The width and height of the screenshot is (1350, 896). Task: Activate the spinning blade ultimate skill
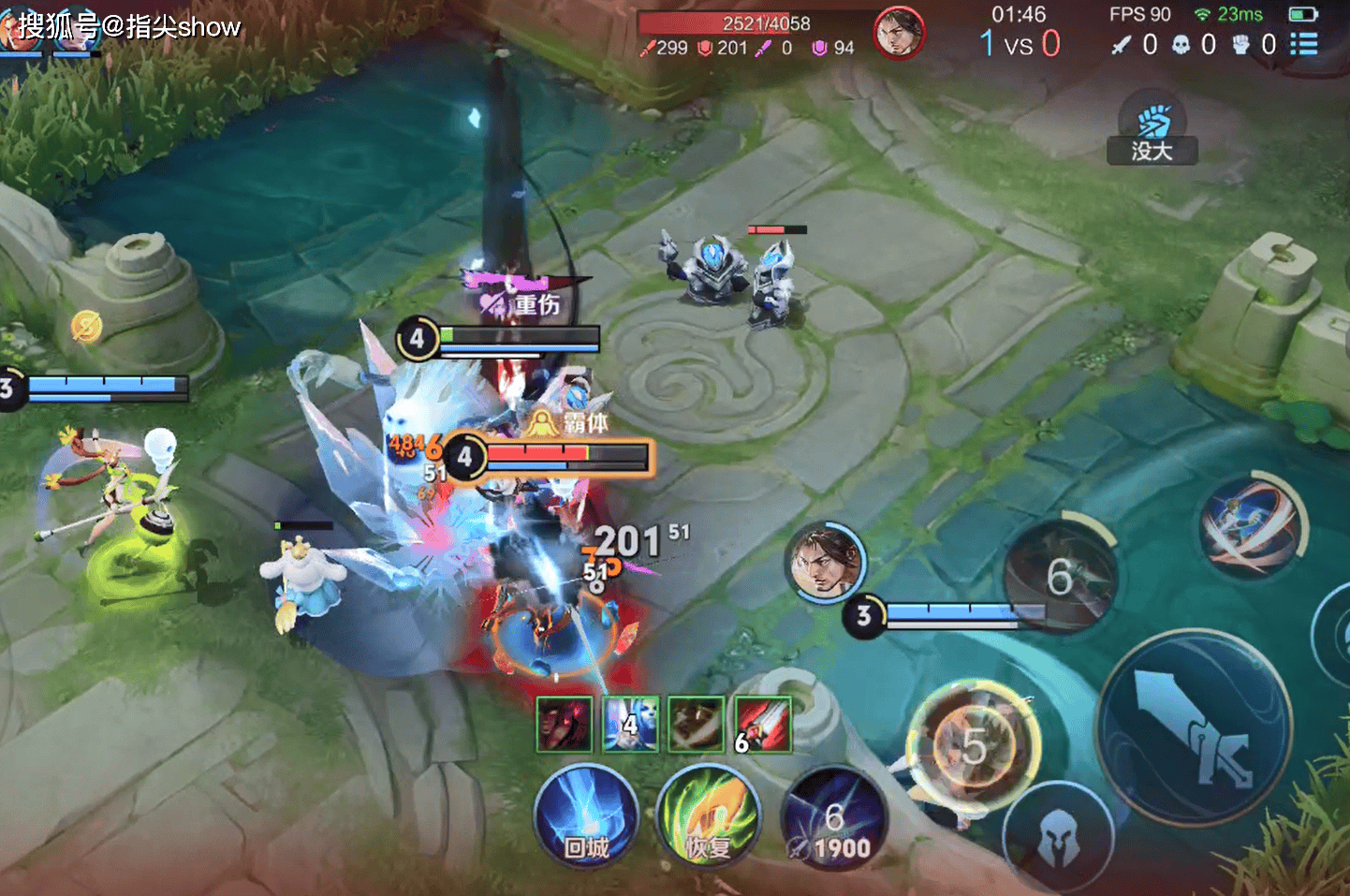[x=1251, y=525]
